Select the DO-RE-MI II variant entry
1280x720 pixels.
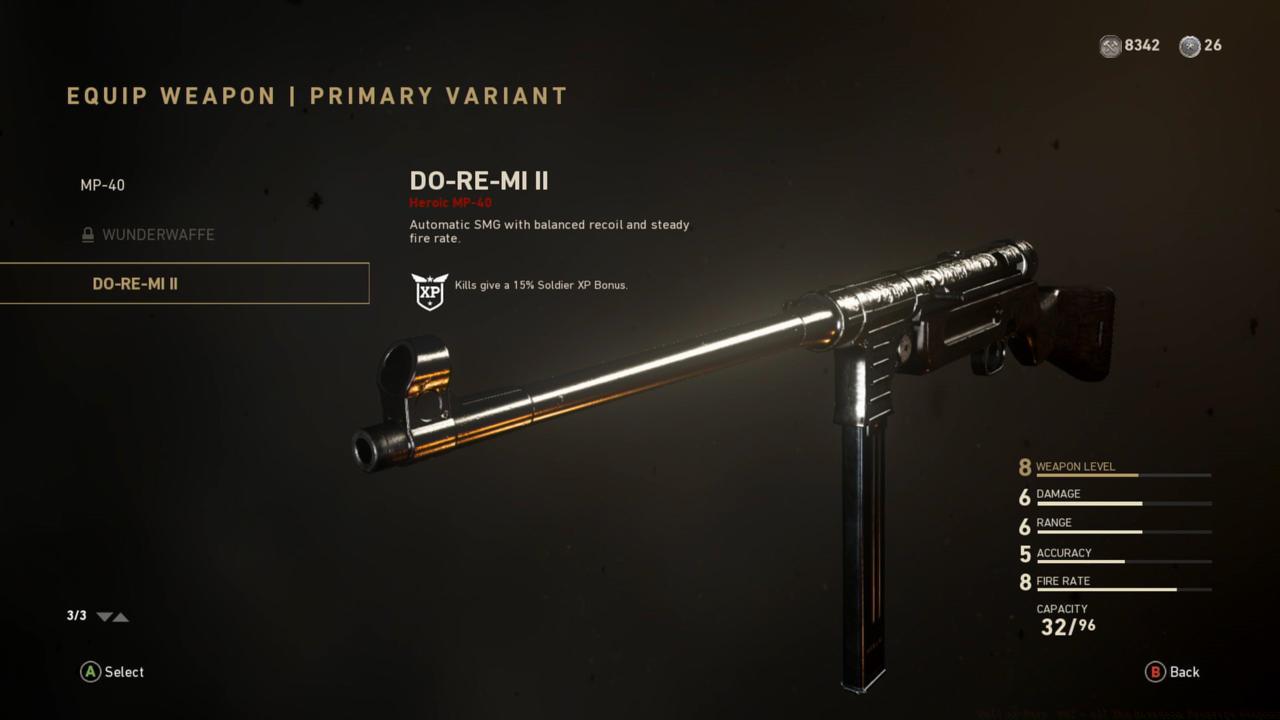coord(134,283)
